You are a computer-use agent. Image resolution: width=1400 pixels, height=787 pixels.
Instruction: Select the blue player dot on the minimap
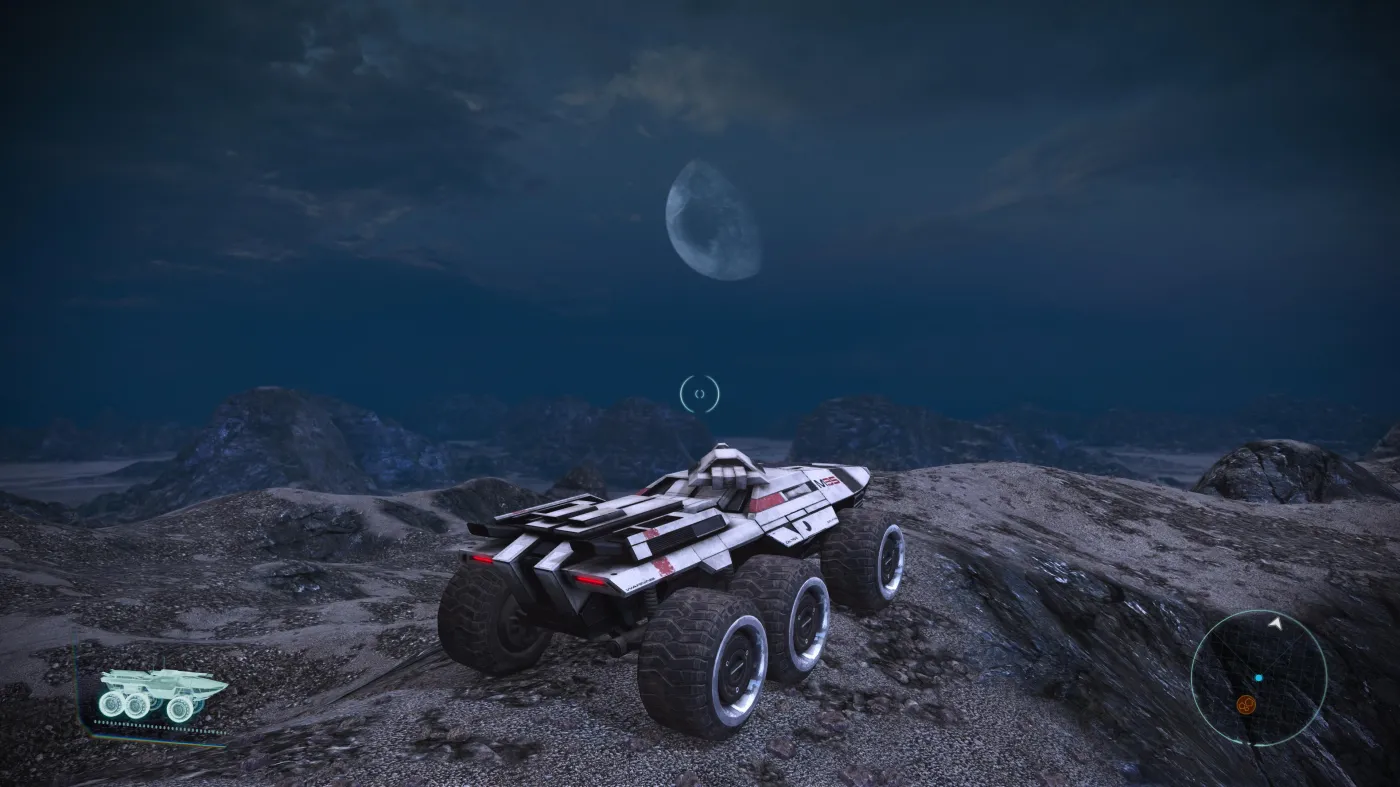[1258, 678]
